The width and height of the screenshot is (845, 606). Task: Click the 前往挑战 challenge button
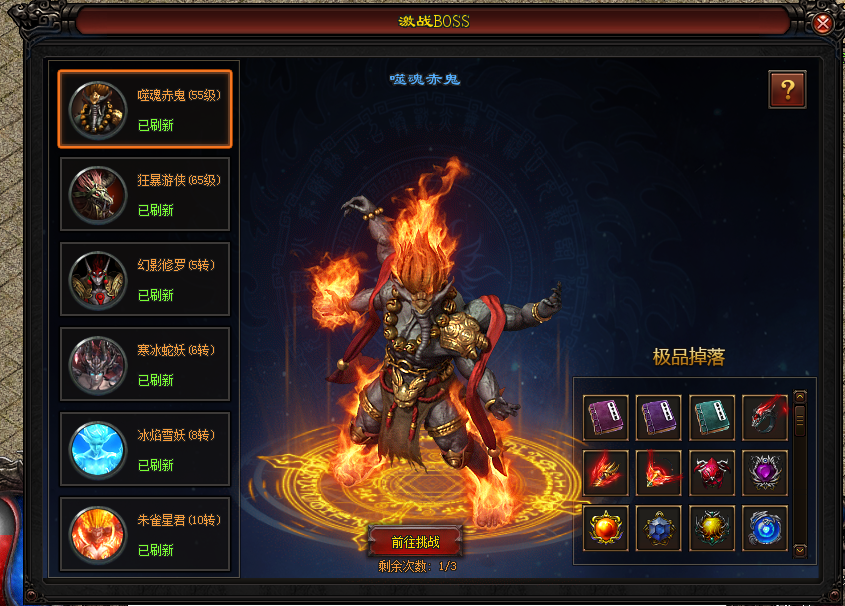coord(415,541)
